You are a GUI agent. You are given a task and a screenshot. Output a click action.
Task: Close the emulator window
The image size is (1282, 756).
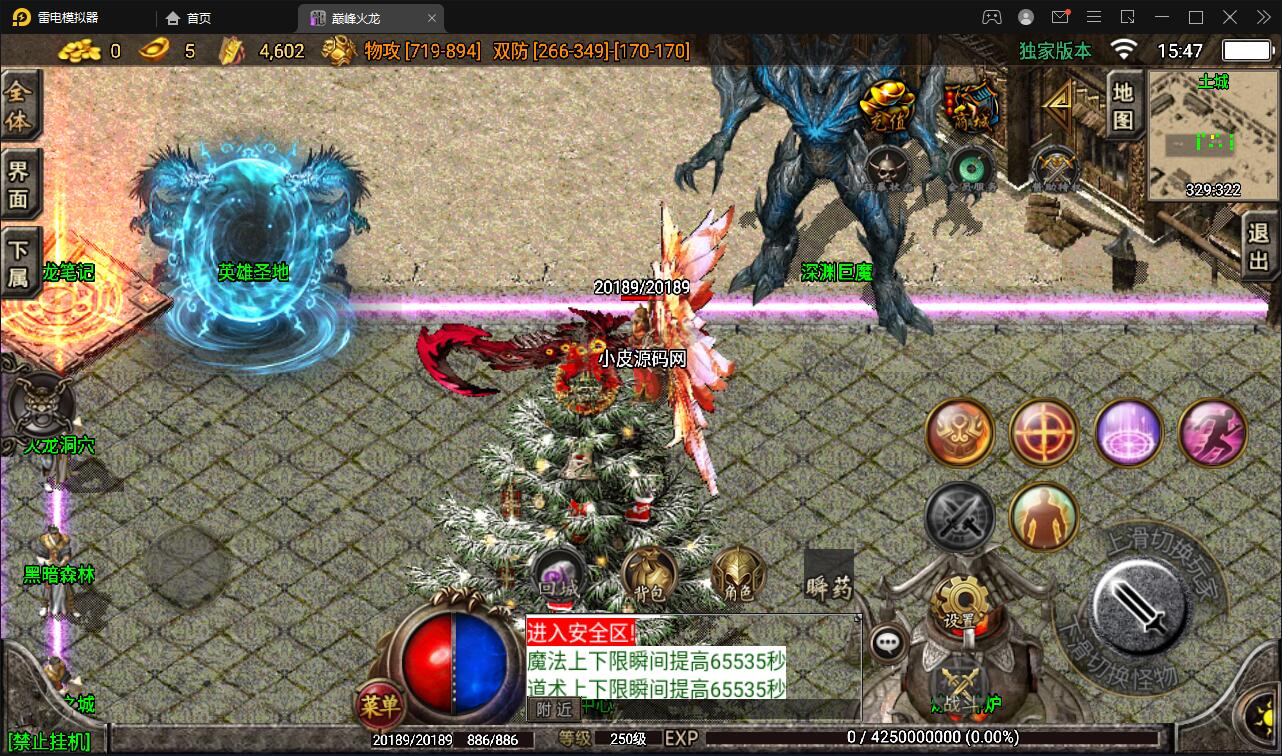1260,17
